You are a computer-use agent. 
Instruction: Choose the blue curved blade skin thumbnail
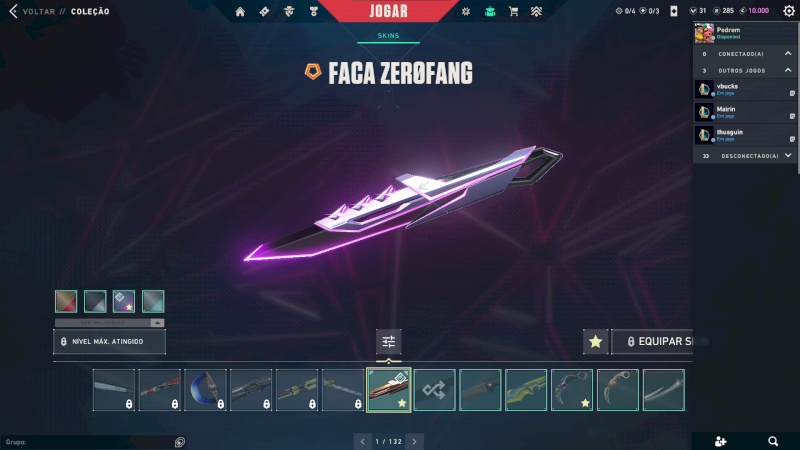[x=205, y=390]
